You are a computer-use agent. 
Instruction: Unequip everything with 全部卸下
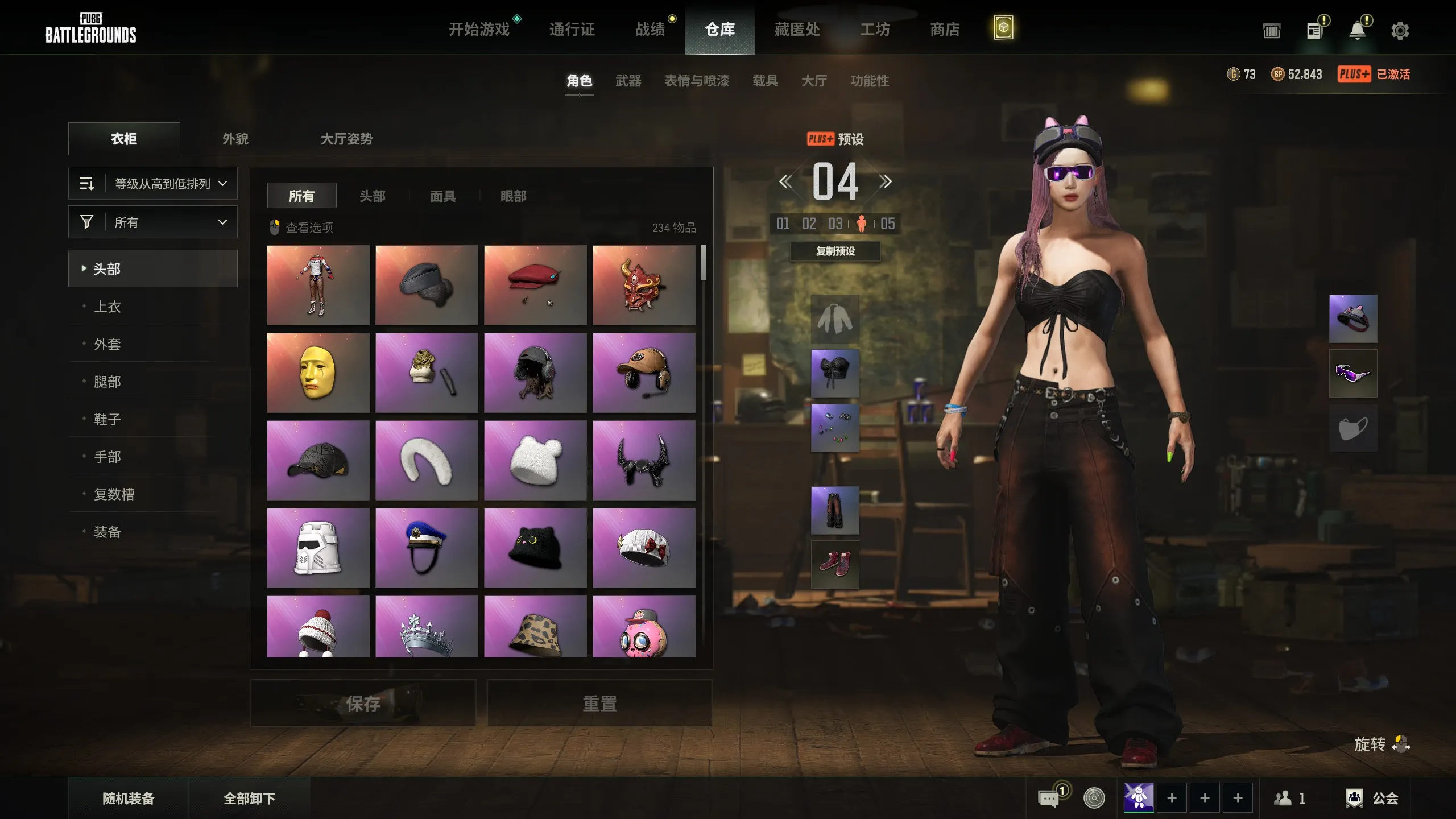pos(249,799)
